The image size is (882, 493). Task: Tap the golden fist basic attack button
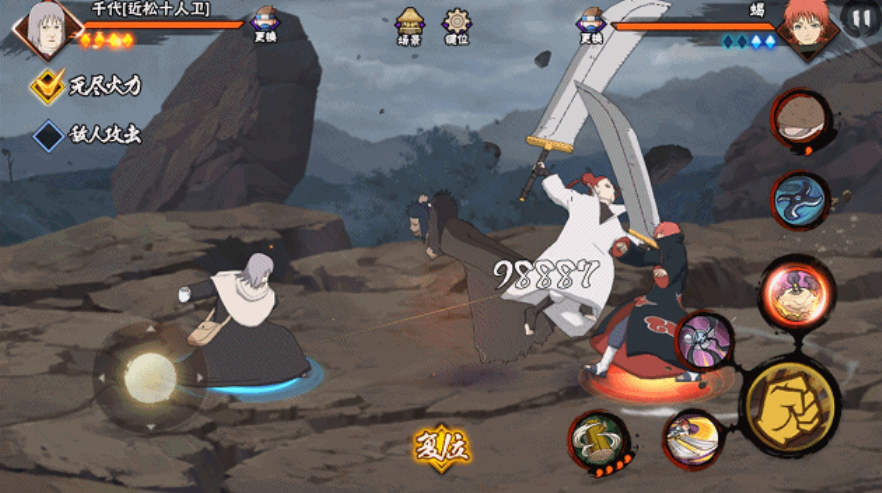pyautogui.click(x=790, y=406)
